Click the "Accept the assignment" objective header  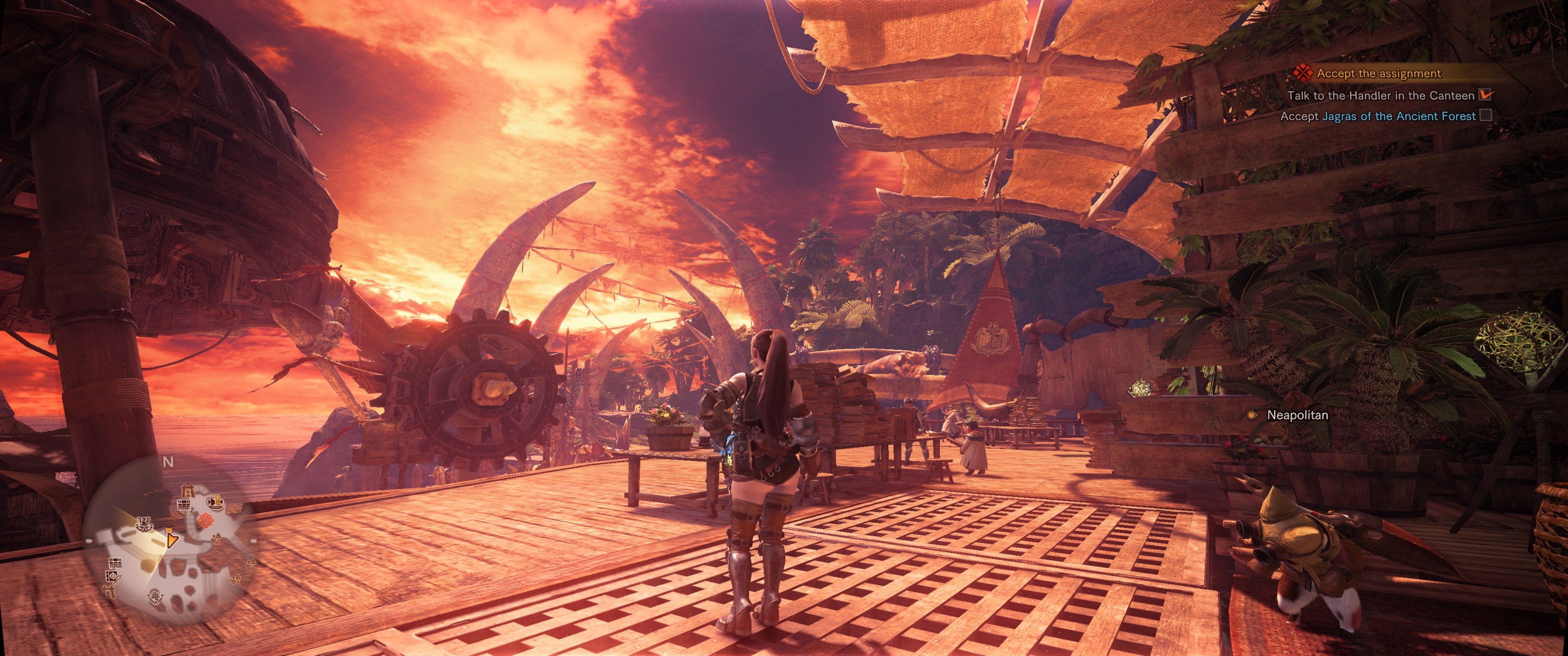point(1379,74)
